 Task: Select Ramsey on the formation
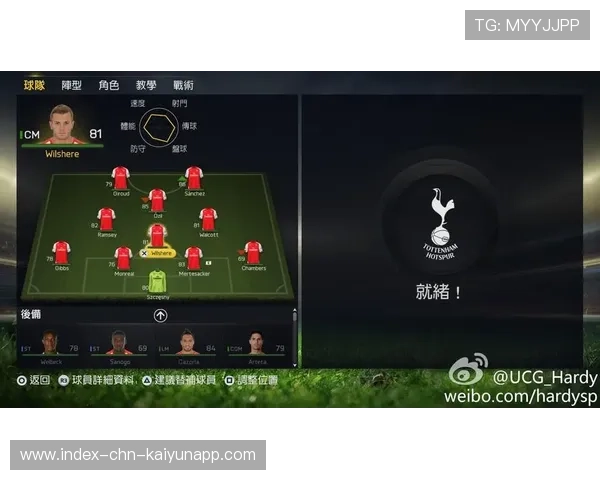(106, 219)
